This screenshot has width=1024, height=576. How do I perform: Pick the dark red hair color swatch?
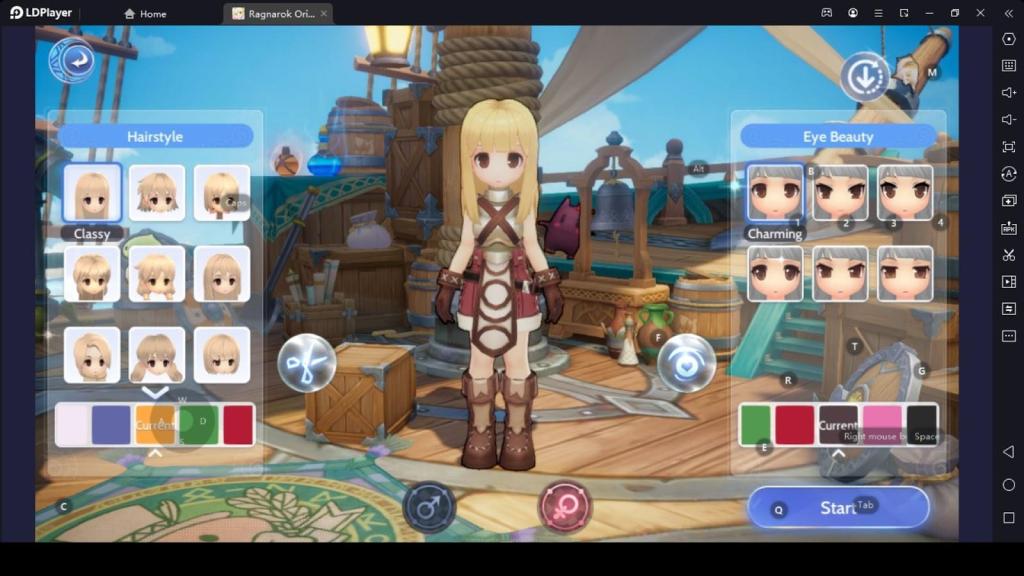pyautogui.click(x=238, y=424)
